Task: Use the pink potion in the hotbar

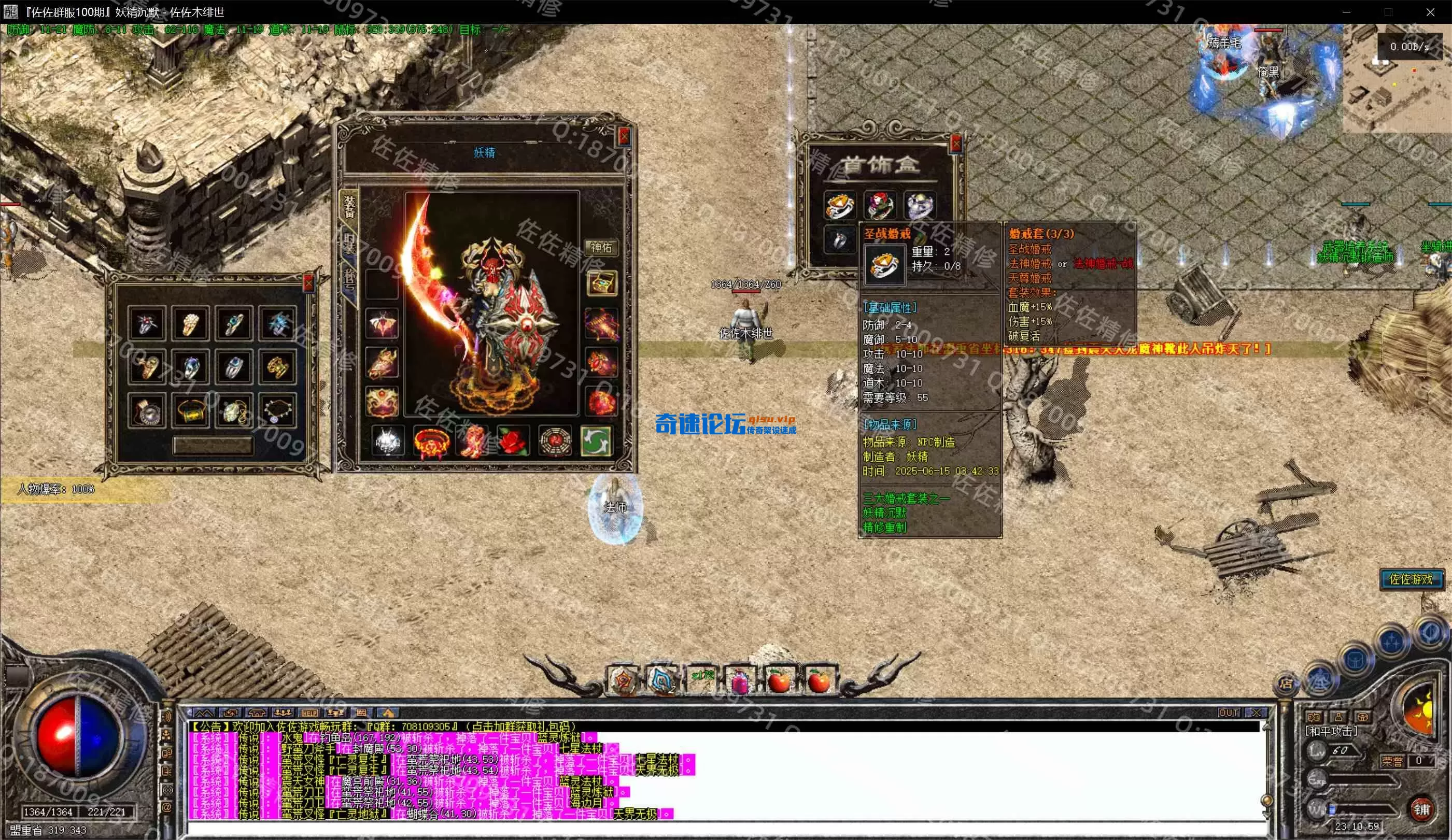Action: tap(740, 681)
